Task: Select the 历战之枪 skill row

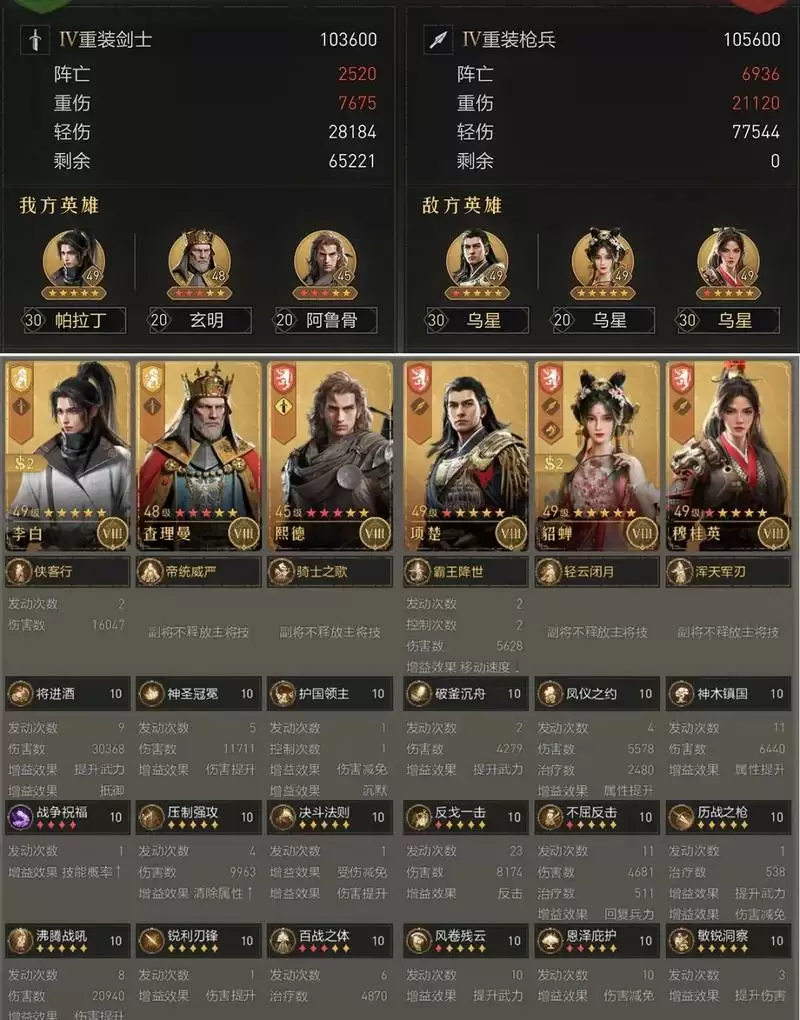Action: pos(728,816)
